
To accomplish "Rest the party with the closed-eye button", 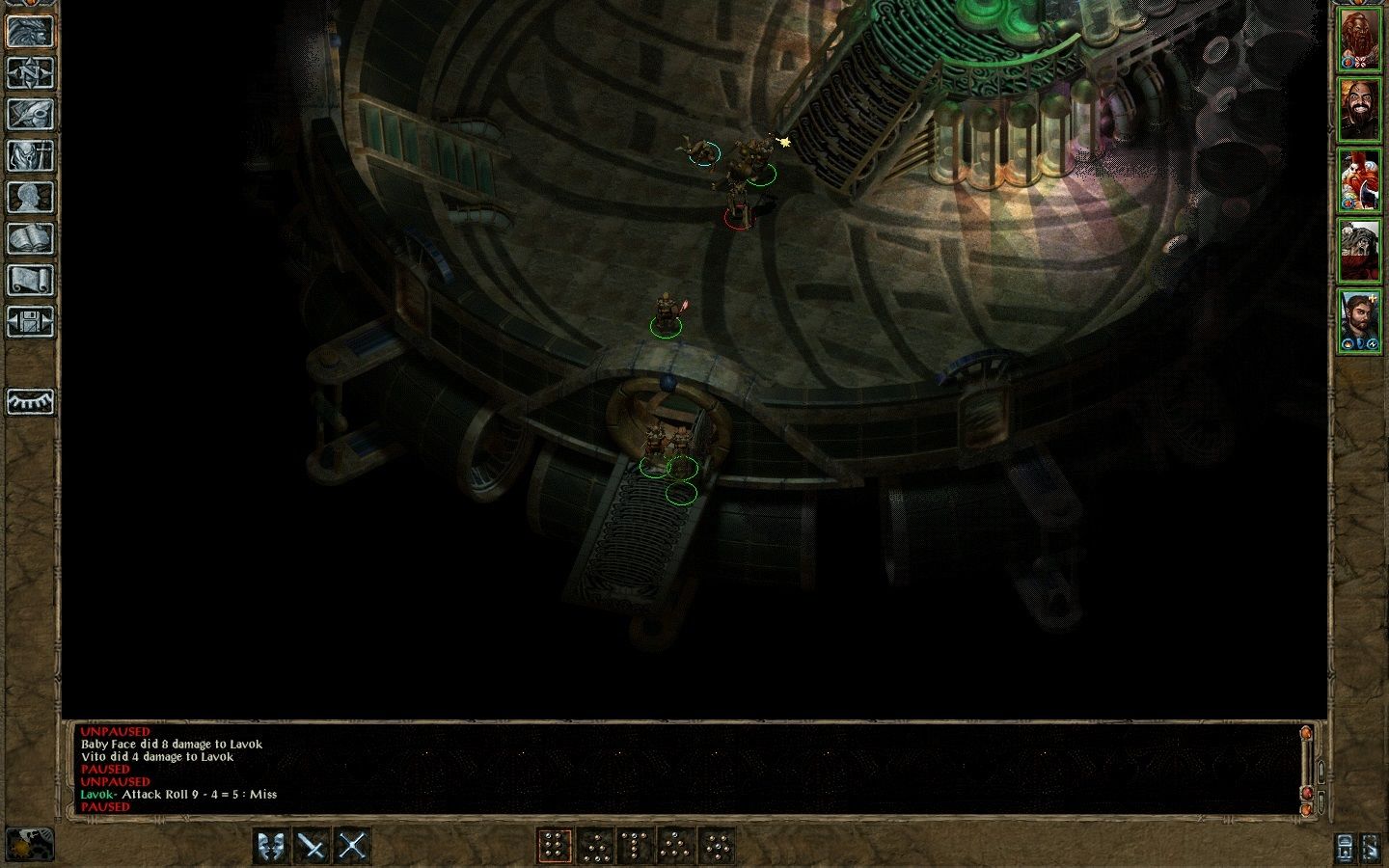I will pos(30,401).
